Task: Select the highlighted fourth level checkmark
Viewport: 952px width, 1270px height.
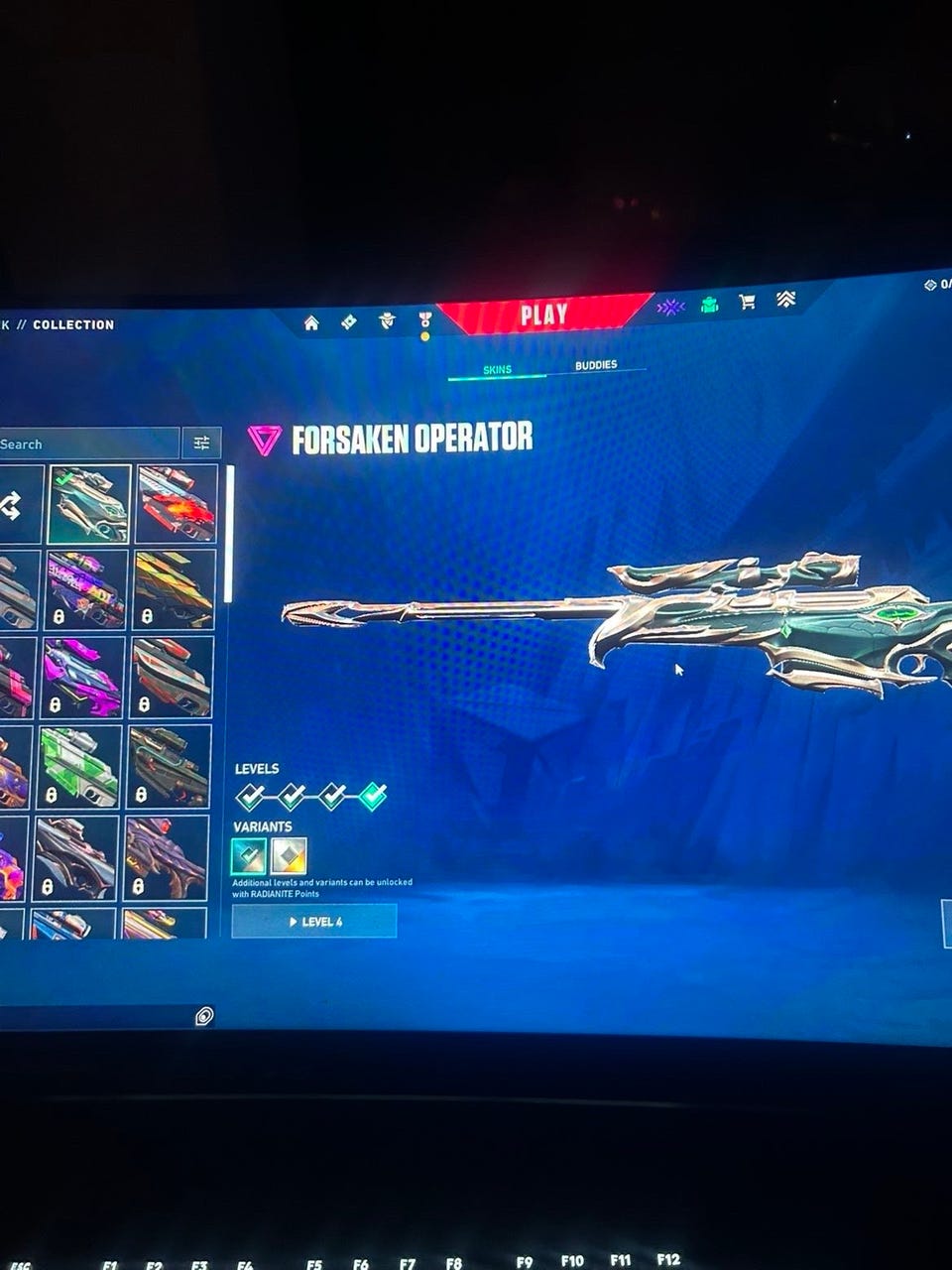Action: [373, 796]
